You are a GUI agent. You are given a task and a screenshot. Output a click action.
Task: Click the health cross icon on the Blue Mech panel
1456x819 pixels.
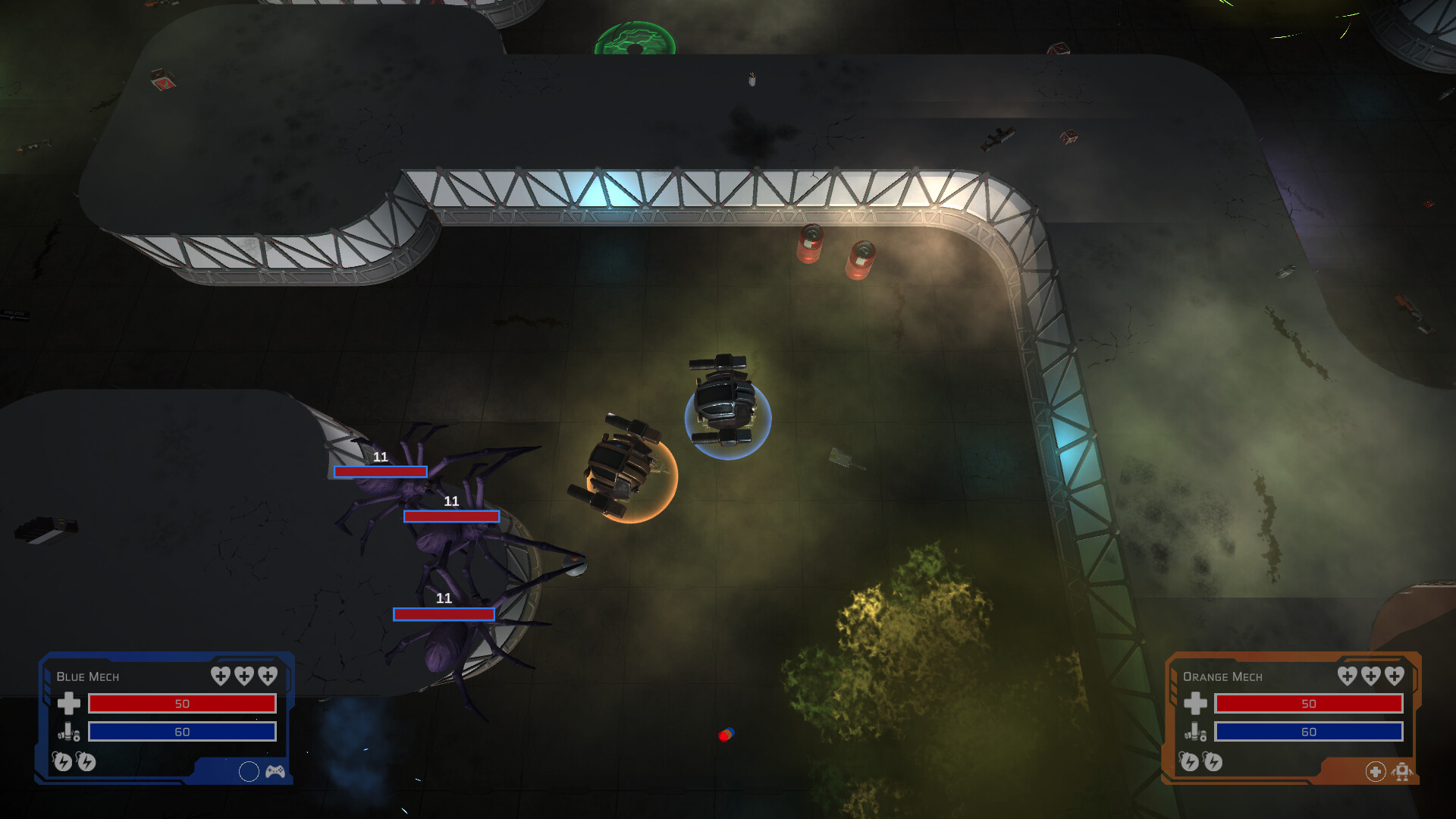69,704
